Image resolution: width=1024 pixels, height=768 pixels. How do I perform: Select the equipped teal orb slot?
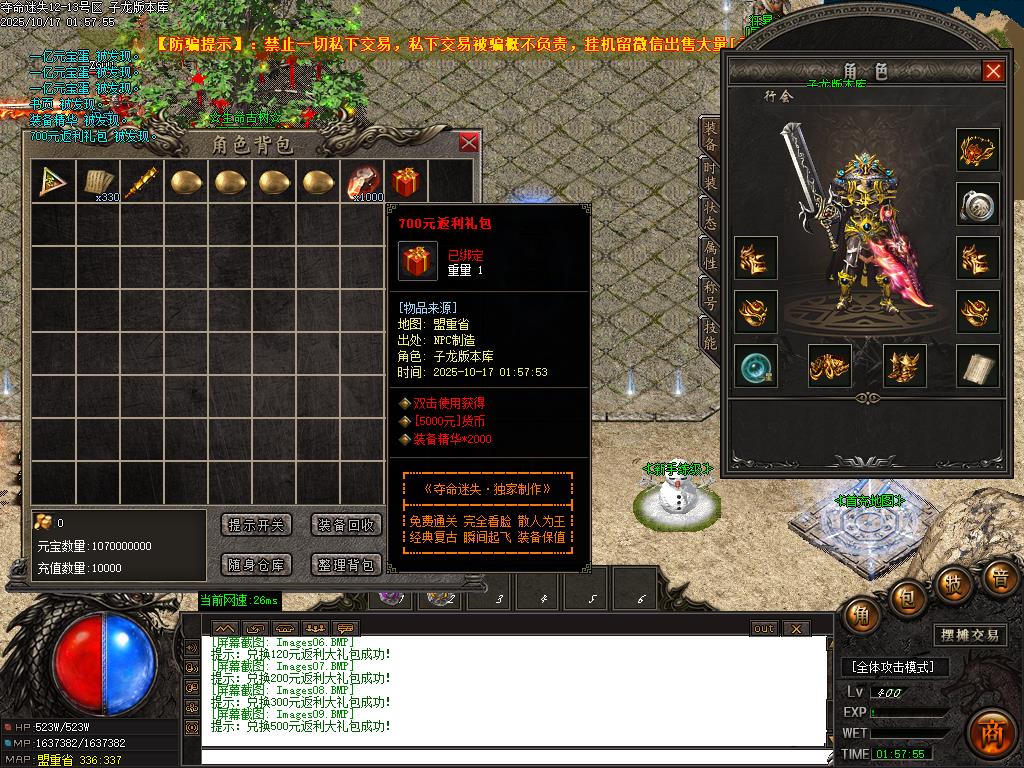pyautogui.click(x=755, y=366)
